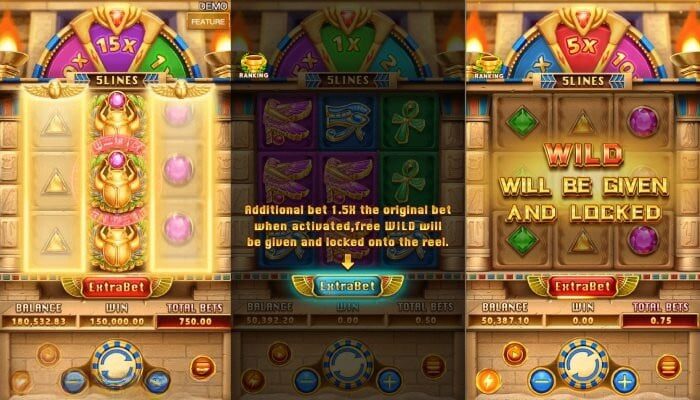Screen dimensions: 700x400
Task: Activate the glowing ExtraBet button under the arrow
Action: point(349,285)
